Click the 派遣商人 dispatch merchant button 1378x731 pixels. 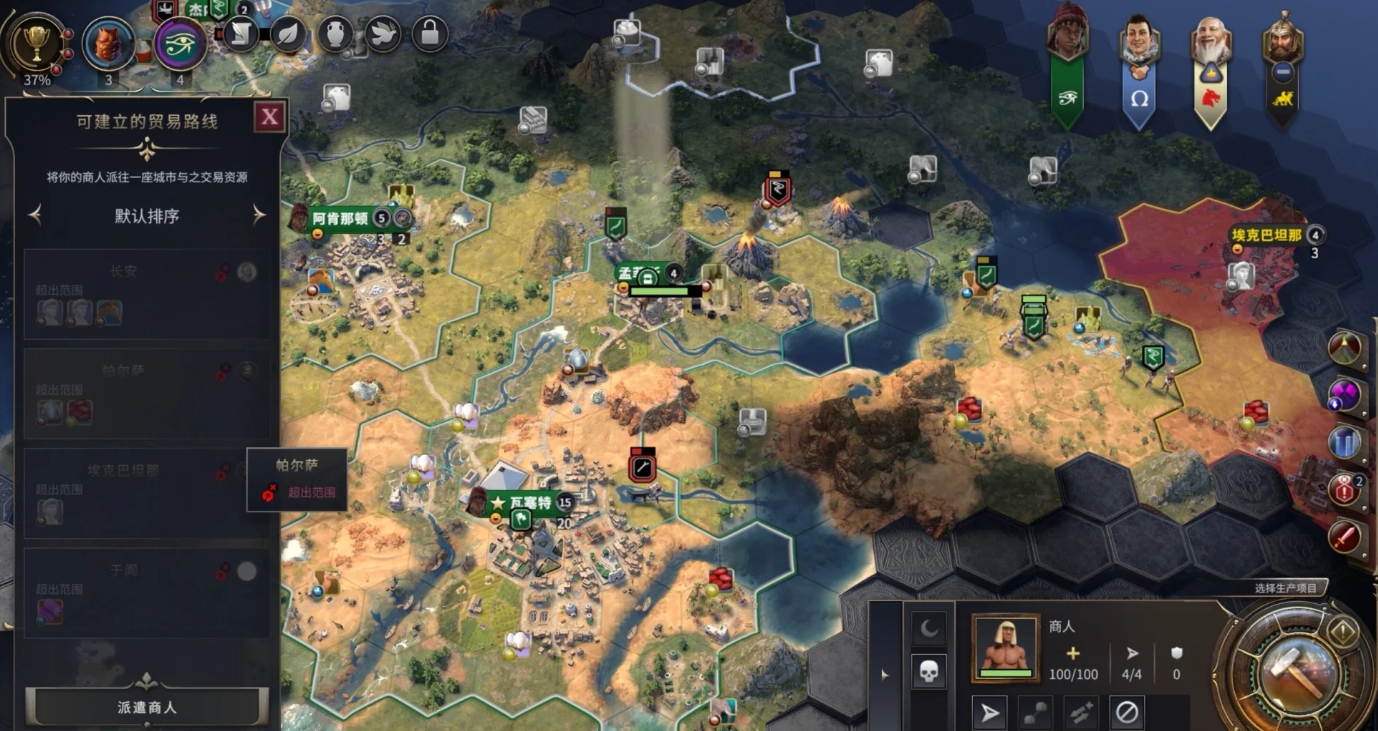147,706
